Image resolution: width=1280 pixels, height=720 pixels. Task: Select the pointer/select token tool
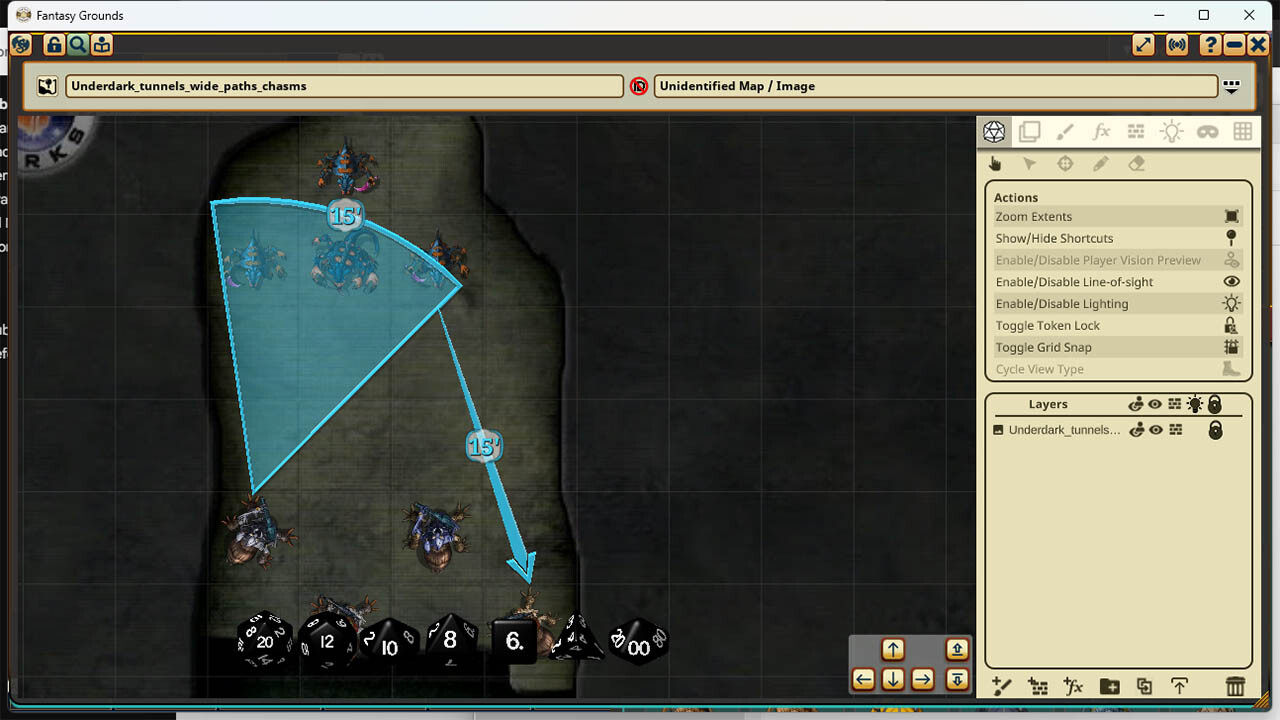click(x=1030, y=163)
